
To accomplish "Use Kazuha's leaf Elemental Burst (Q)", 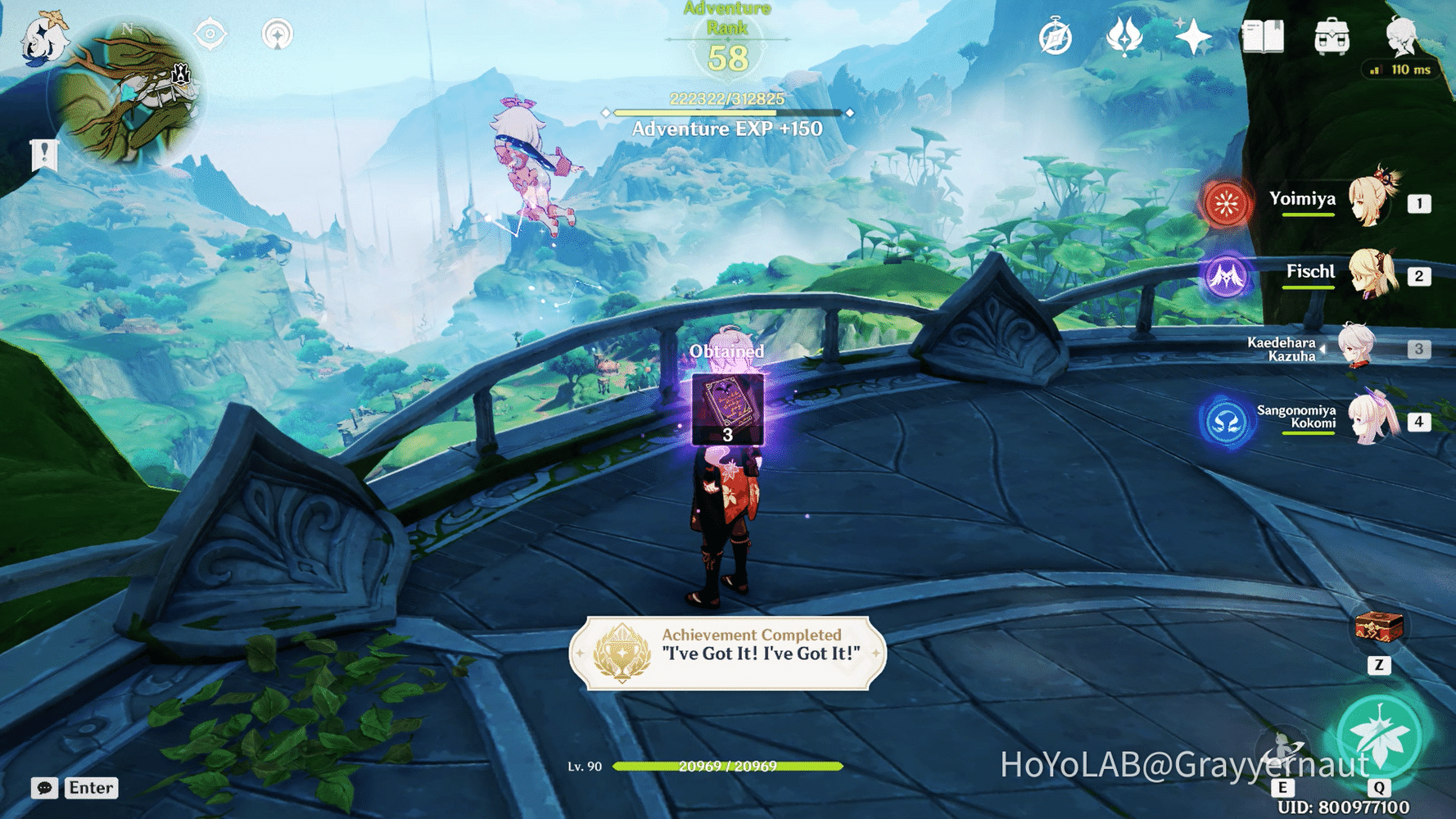I will point(1381,735).
